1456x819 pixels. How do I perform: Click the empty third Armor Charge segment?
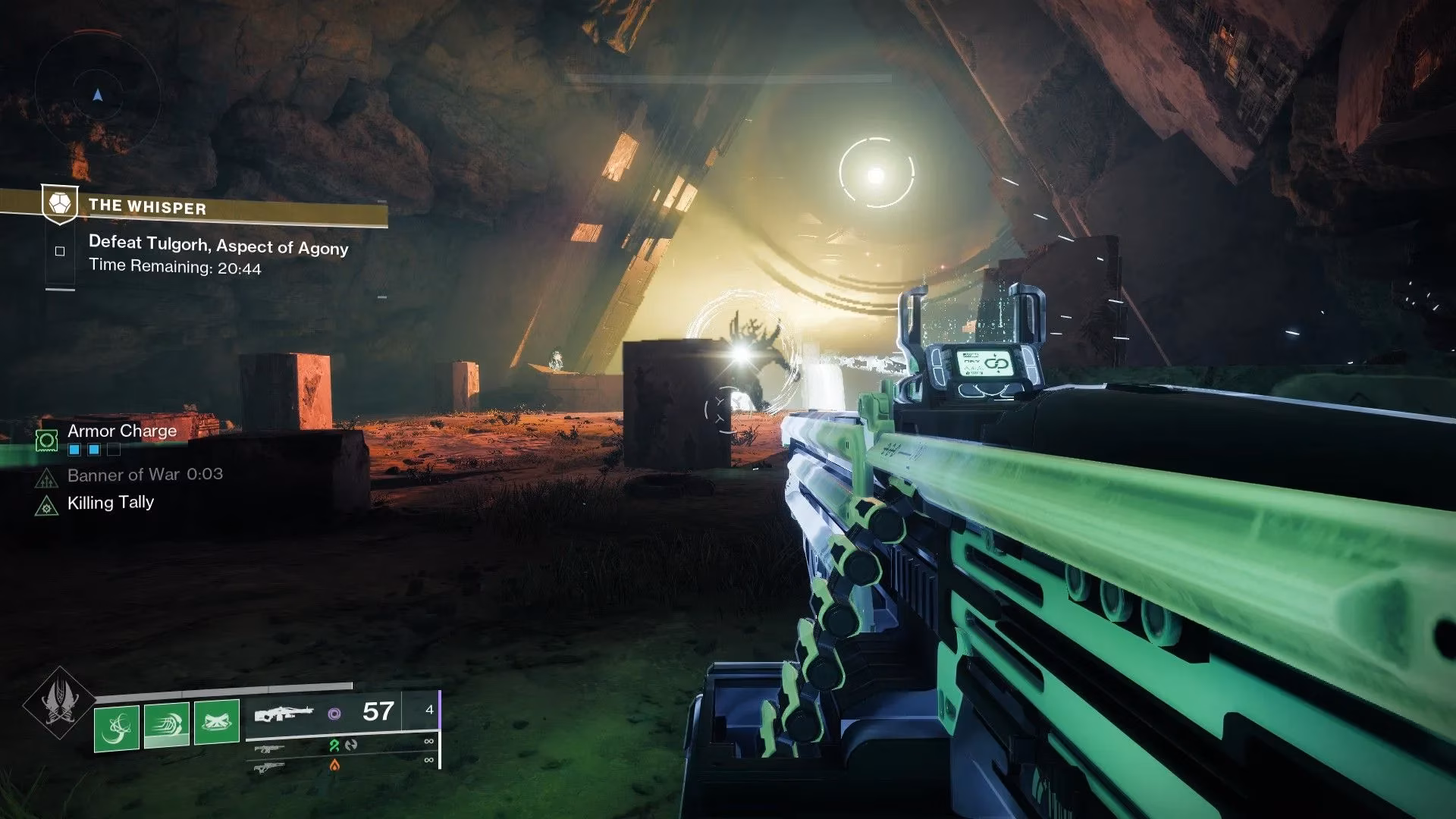click(114, 450)
